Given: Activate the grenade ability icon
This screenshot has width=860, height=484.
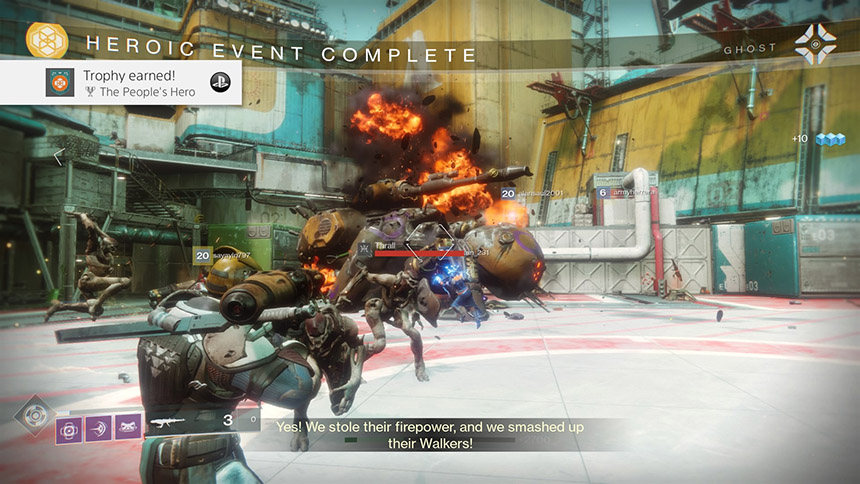Looking at the screenshot, I should point(71,427).
